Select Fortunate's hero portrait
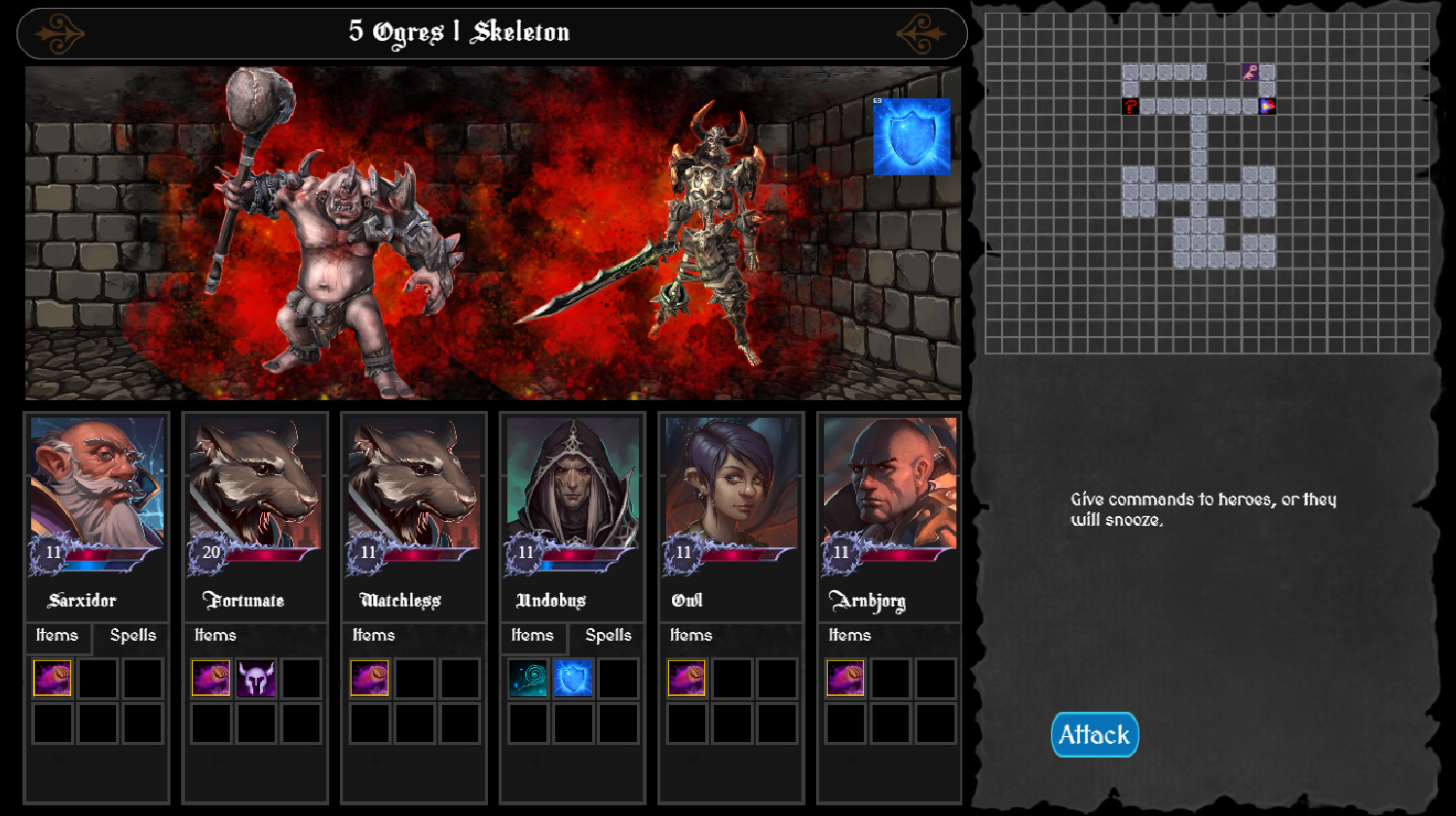The height and width of the screenshot is (816, 1456). pyautogui.click(x=255, y=484)
